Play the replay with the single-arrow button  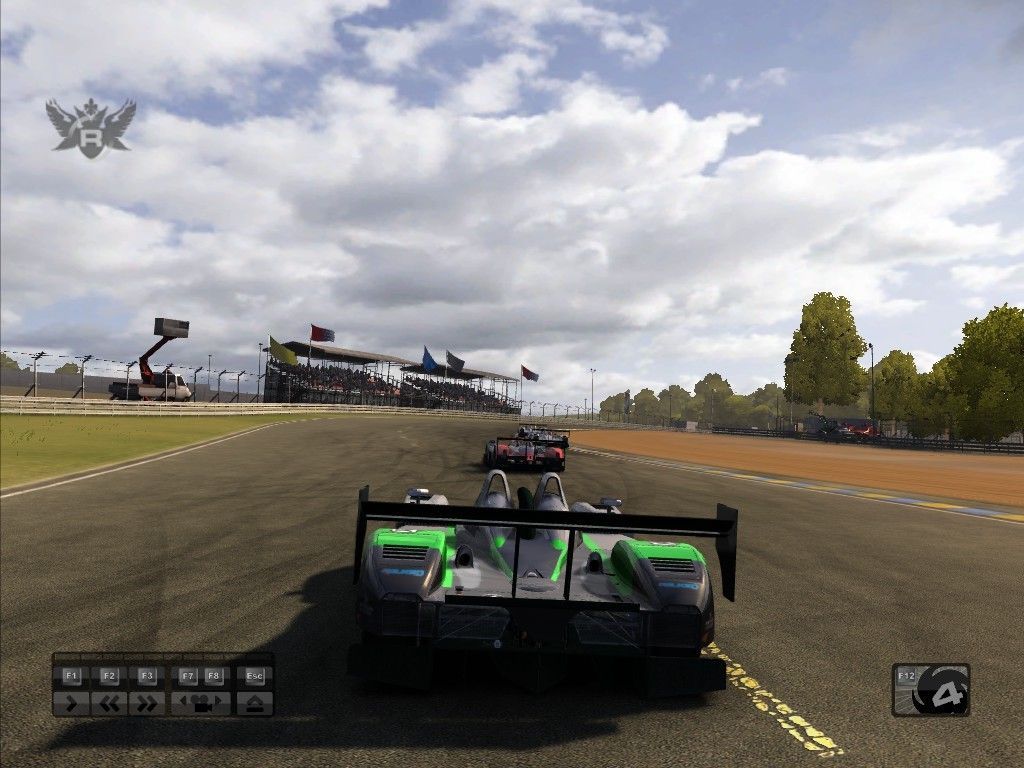point(71,703)
